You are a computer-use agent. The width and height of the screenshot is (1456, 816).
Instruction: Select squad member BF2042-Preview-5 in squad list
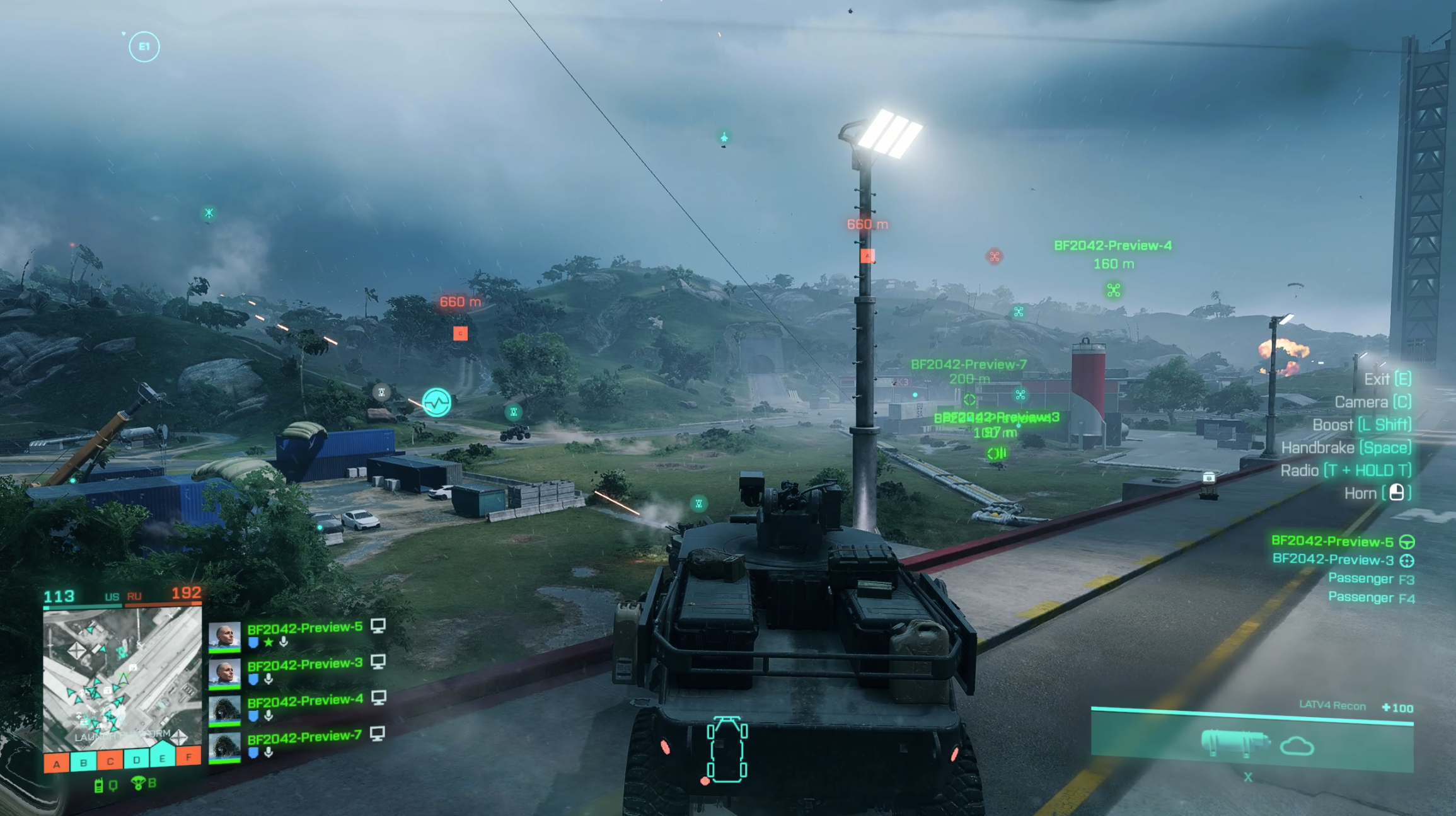[x=304, y=628]
